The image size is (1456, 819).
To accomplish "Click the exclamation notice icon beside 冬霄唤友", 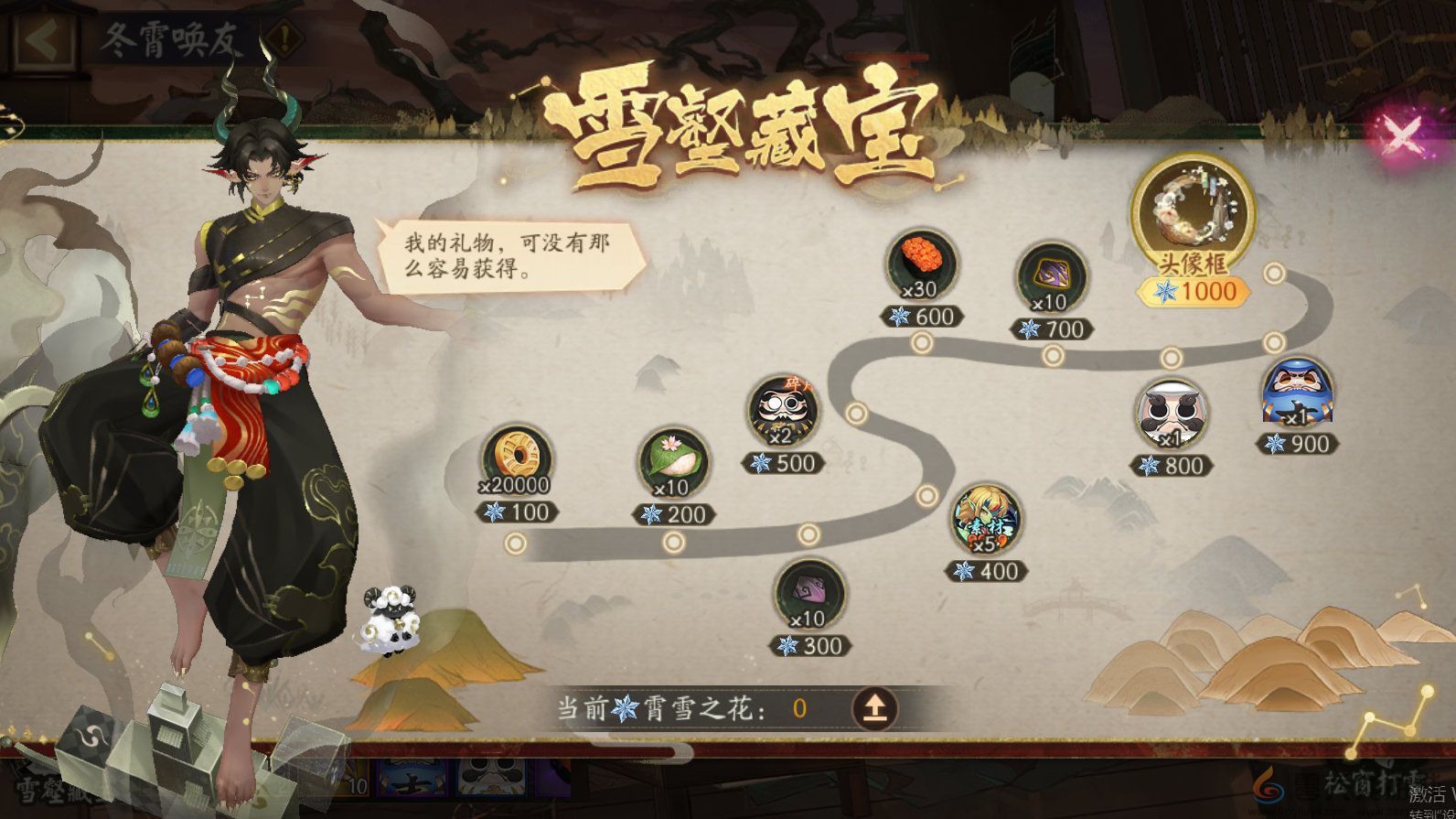I will [x=281, y=38].
